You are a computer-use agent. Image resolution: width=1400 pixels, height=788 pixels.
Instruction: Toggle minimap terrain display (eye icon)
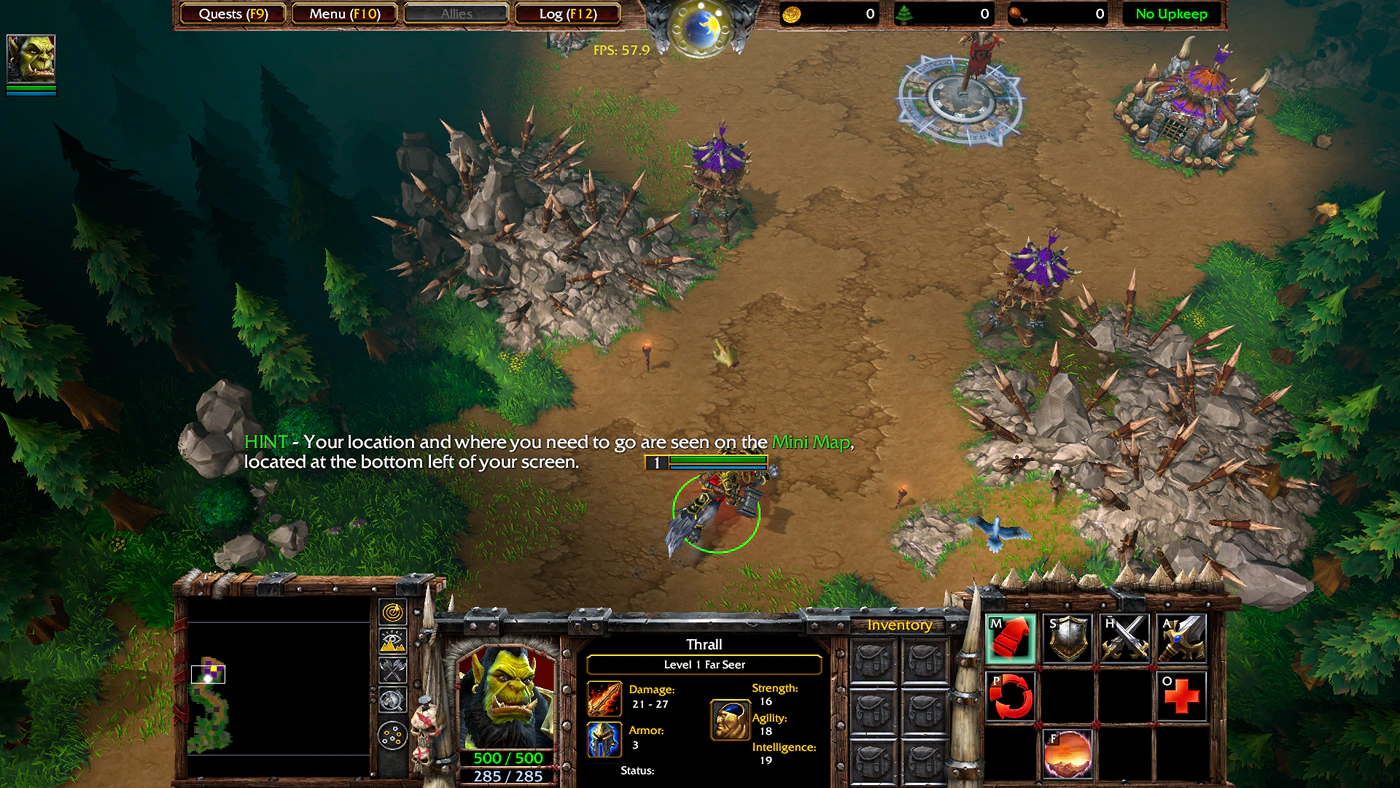coord(392,642)
